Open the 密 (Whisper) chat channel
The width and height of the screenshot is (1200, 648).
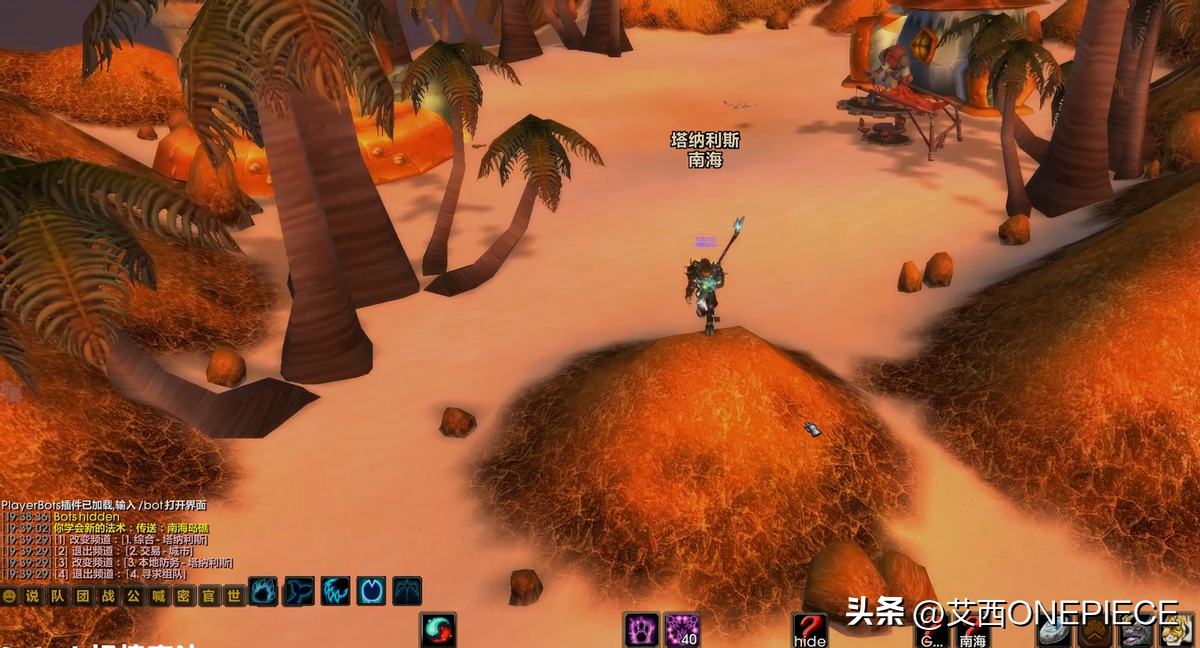pos(183,596)
